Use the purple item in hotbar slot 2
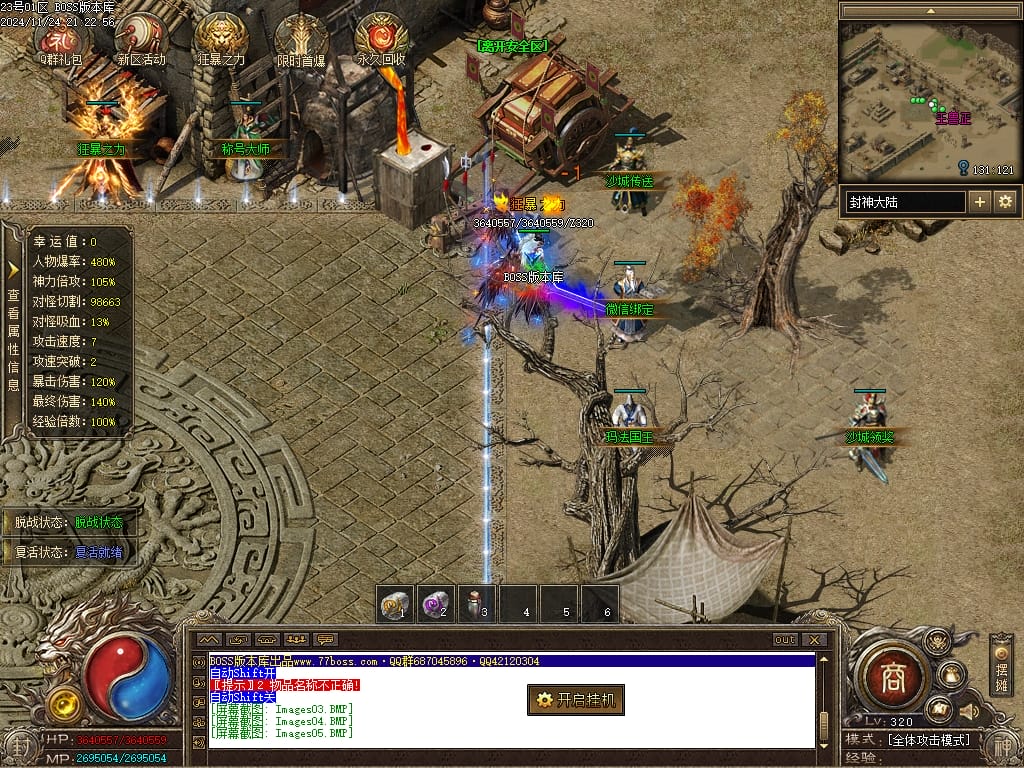Screen dimensions: 1024x768 coord(436,604)
